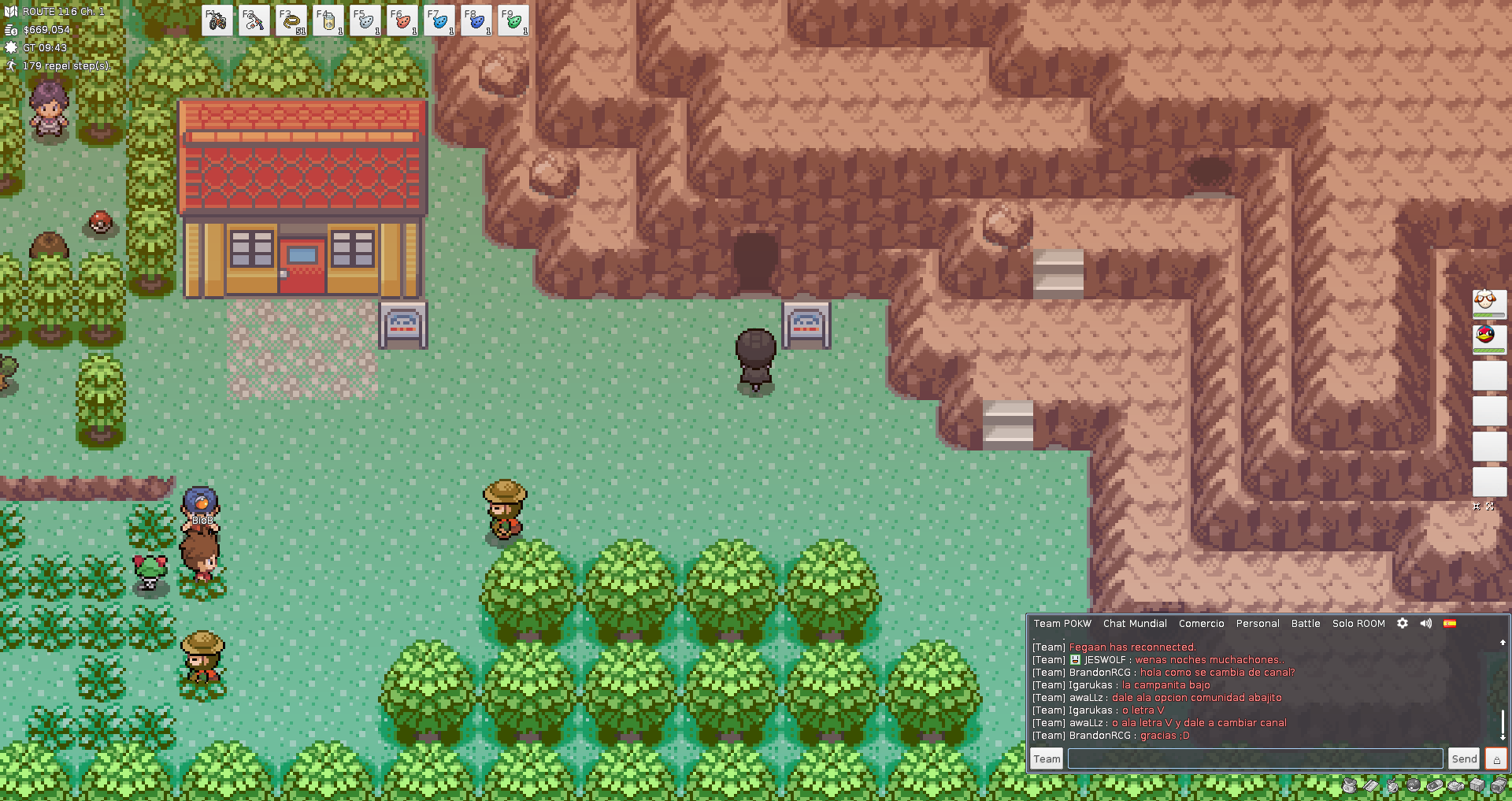Screen dimensions: 1512x801
Task: Open the Battle chat tab
Action: point(1306,624)
